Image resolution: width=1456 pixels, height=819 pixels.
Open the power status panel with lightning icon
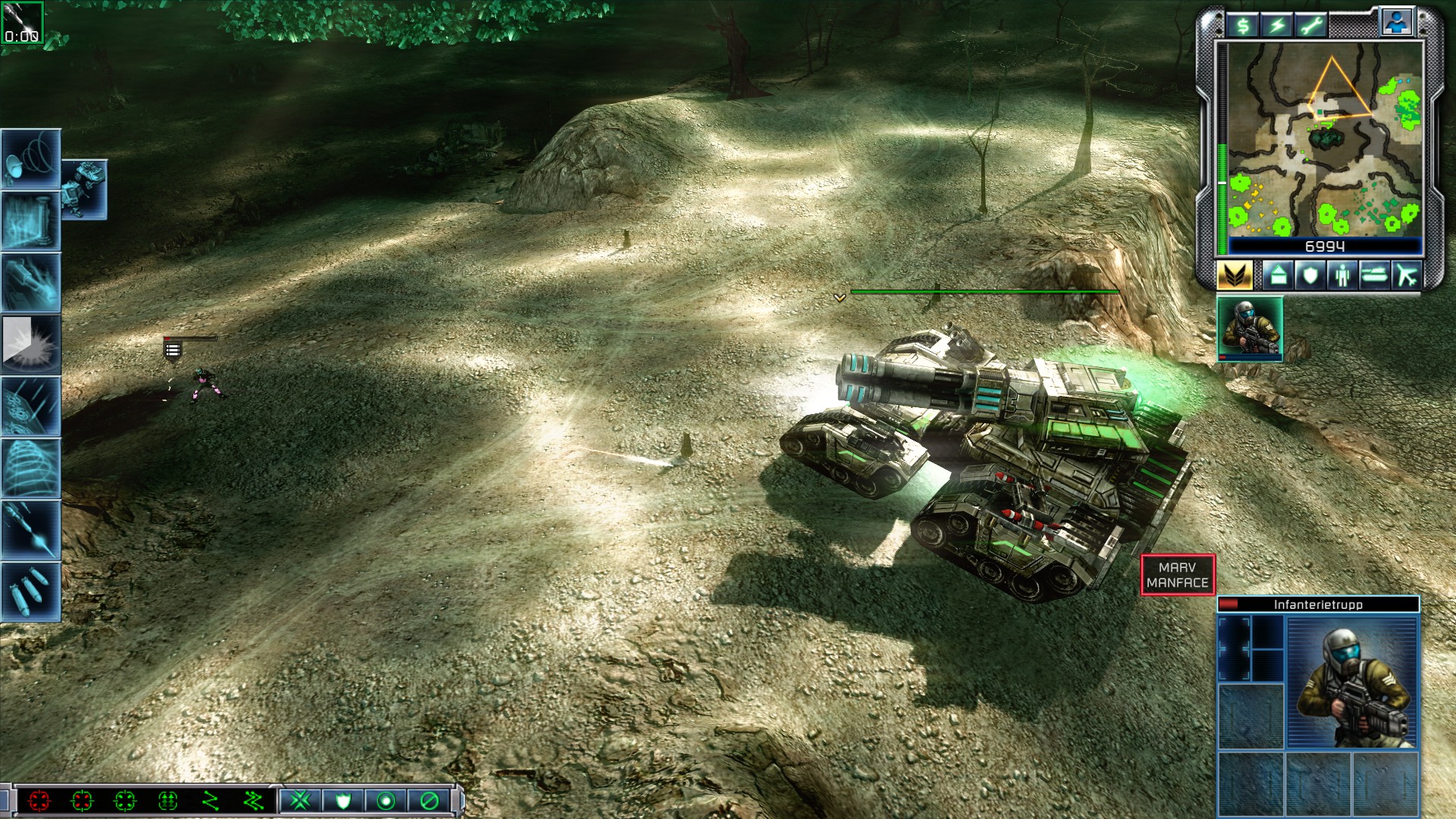pyautogui.click(x=1279, y=25)
